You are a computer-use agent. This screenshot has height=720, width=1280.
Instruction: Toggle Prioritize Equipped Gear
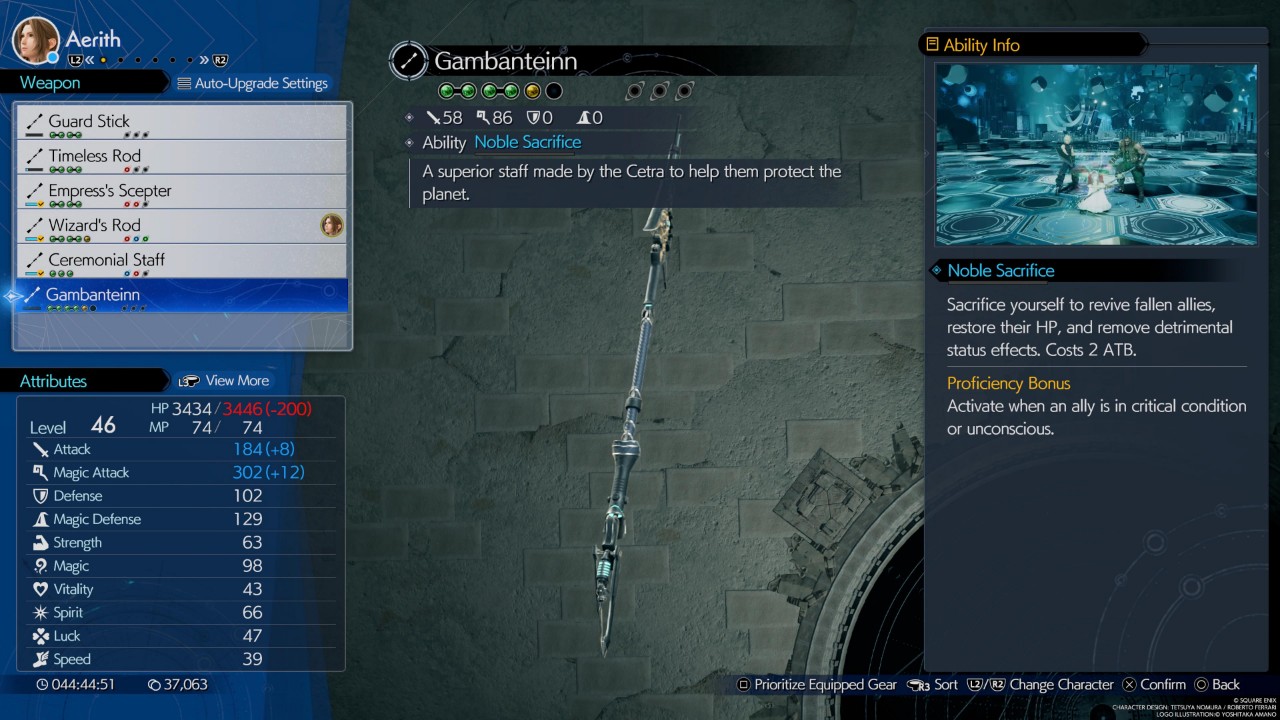pos(816,685)
